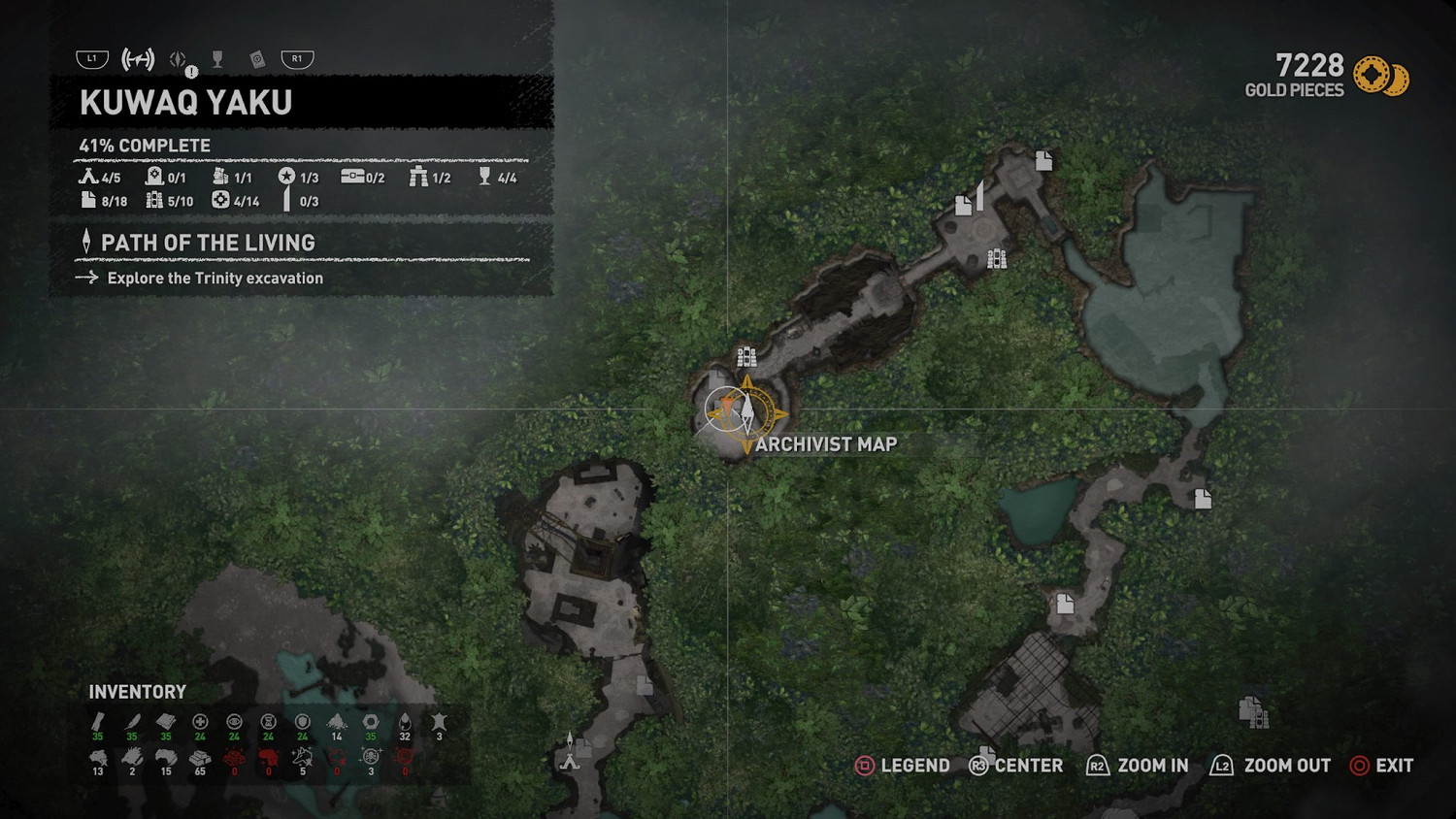Click the Path of the Living objective
Screen dimensions: 1456x819
point(208,243)
